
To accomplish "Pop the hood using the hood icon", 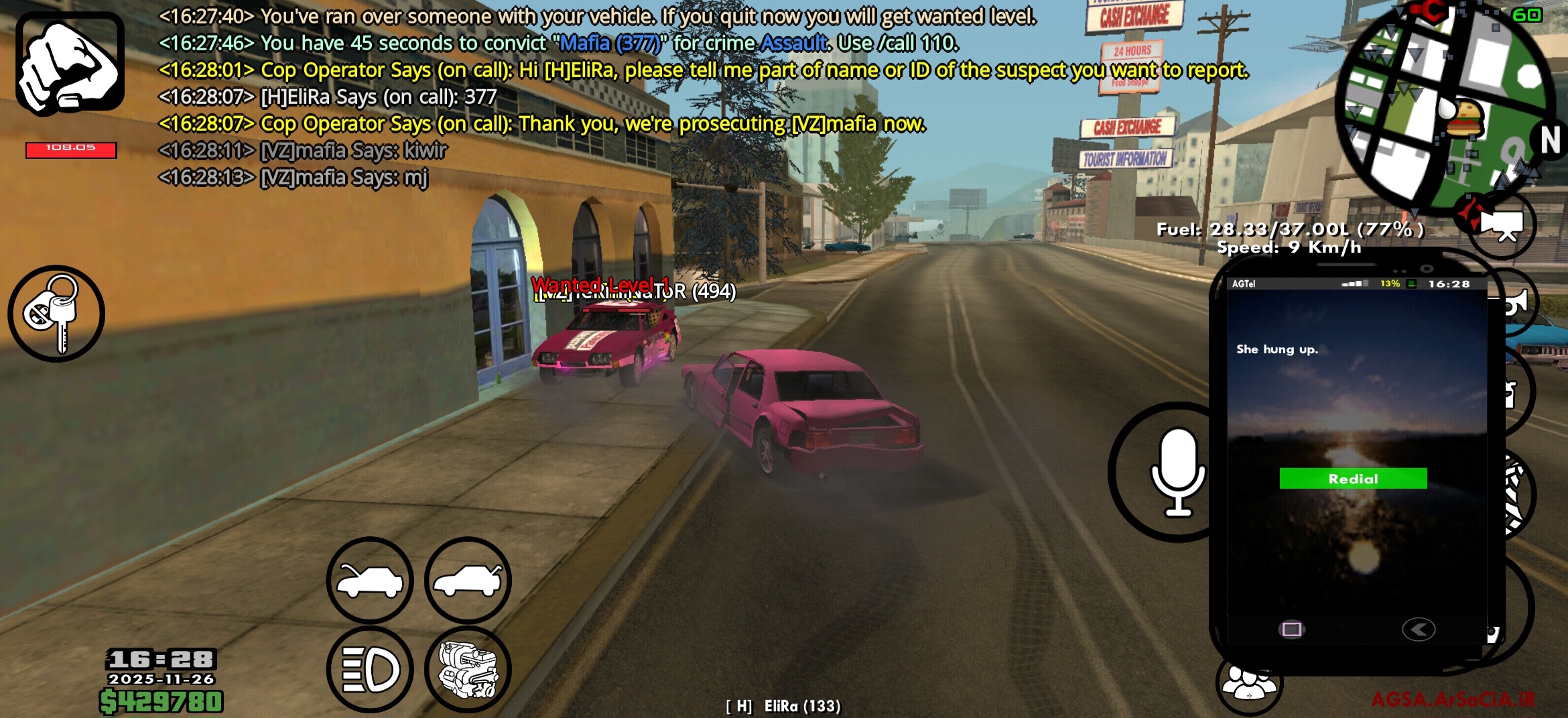I will (x=371, y=581).
